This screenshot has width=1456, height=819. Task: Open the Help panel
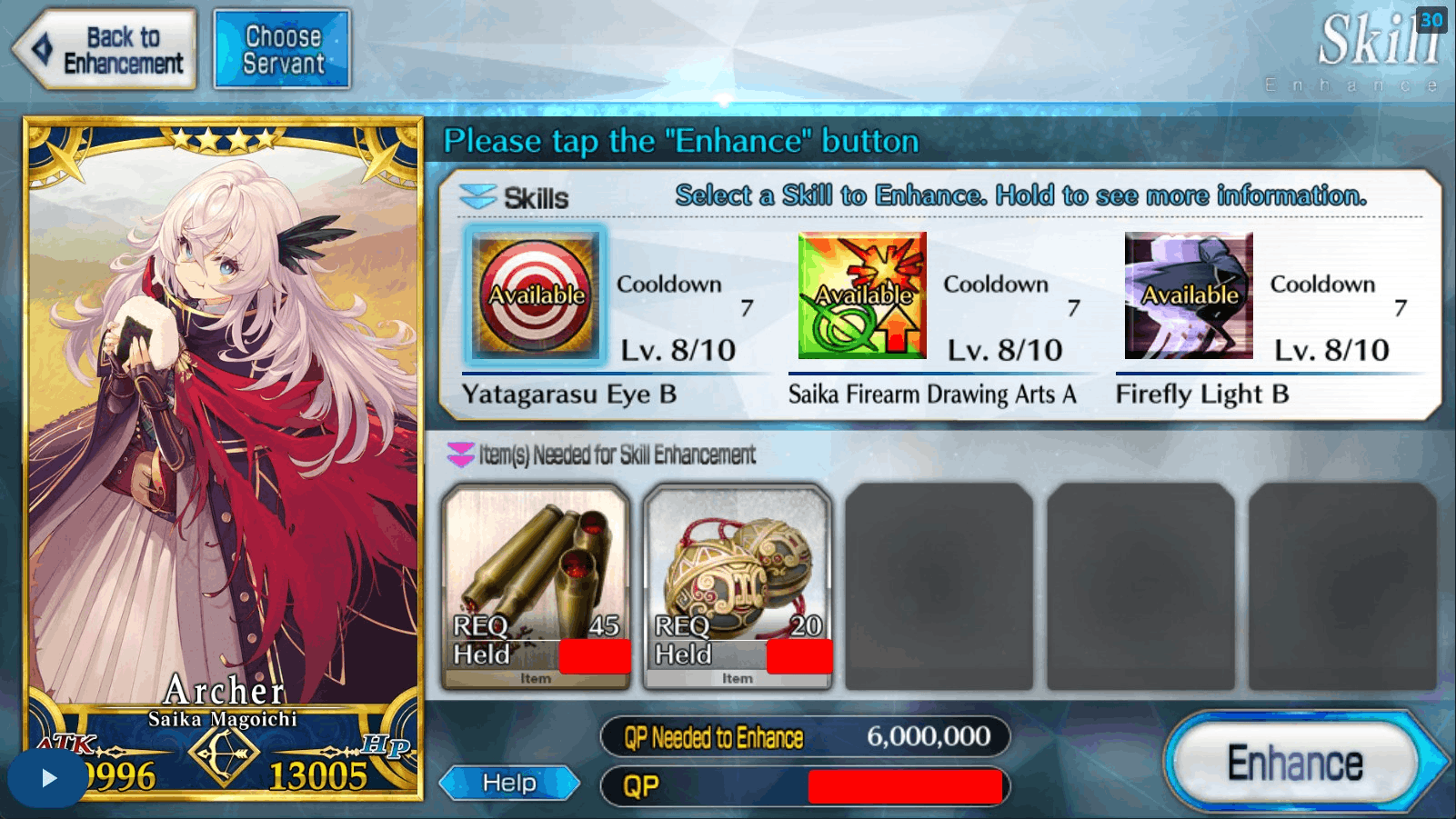click(507, 782)
